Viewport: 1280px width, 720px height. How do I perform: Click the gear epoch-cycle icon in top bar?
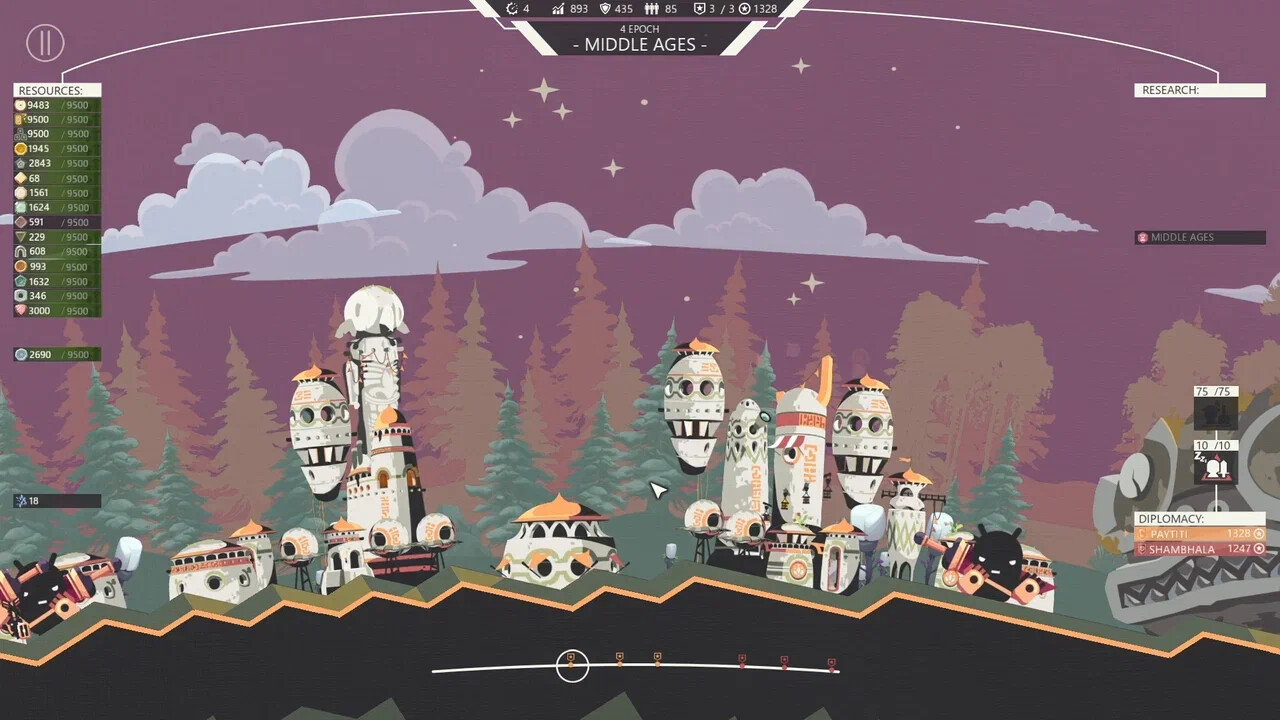point(511,9)
